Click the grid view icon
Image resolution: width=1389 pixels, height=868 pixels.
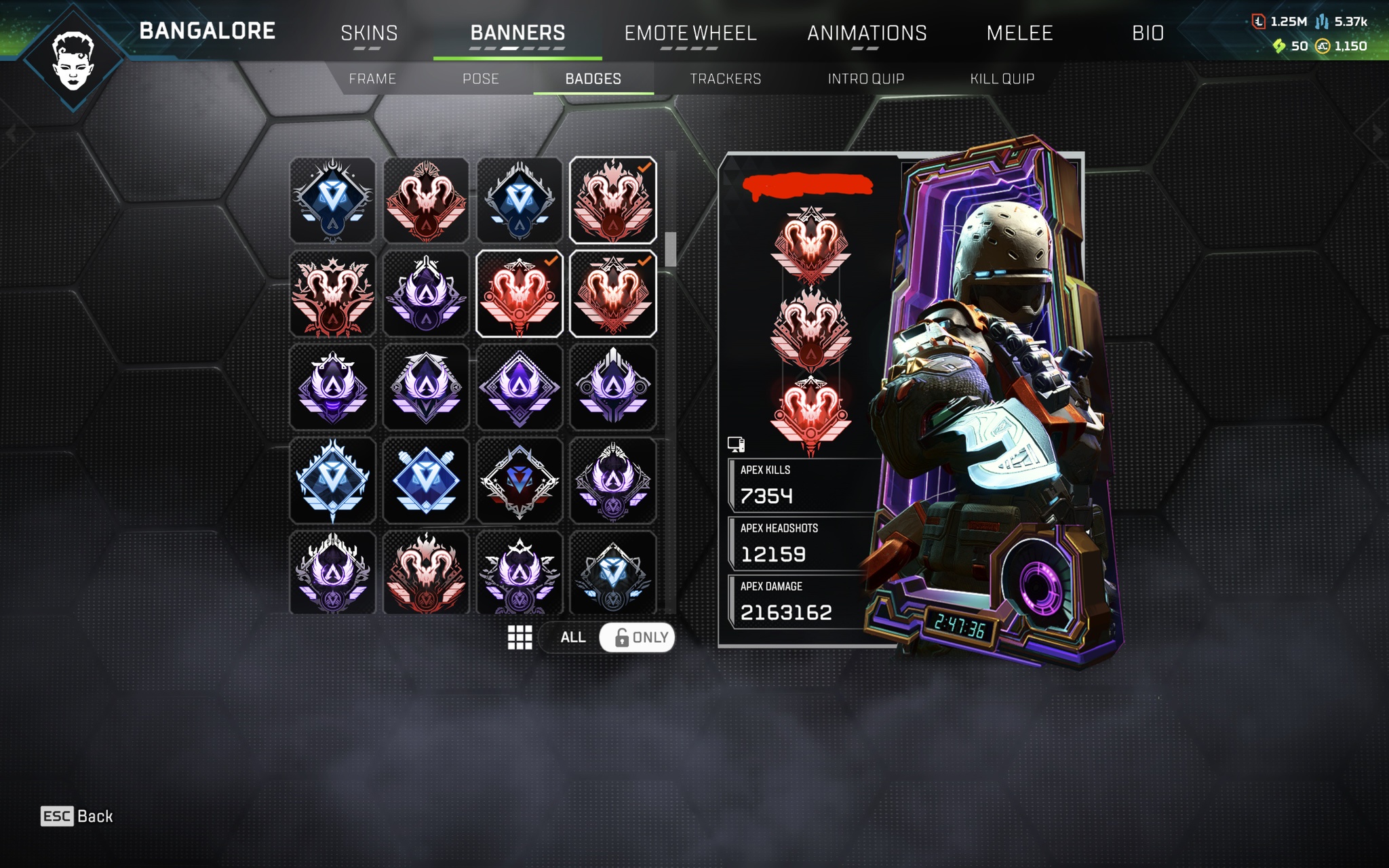pos(520,637)
